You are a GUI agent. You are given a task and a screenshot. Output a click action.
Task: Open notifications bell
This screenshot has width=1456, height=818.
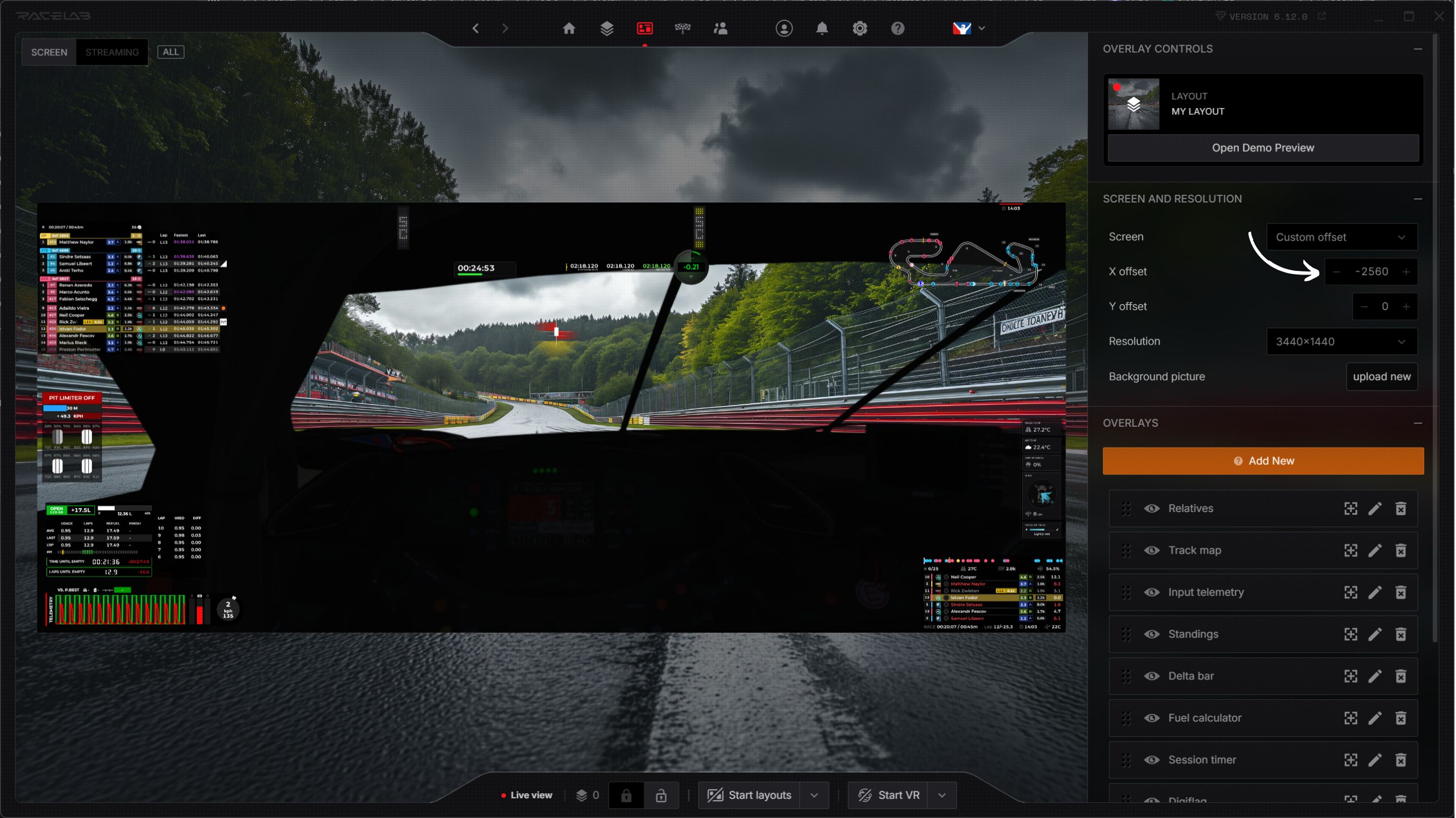click(822, 28)
